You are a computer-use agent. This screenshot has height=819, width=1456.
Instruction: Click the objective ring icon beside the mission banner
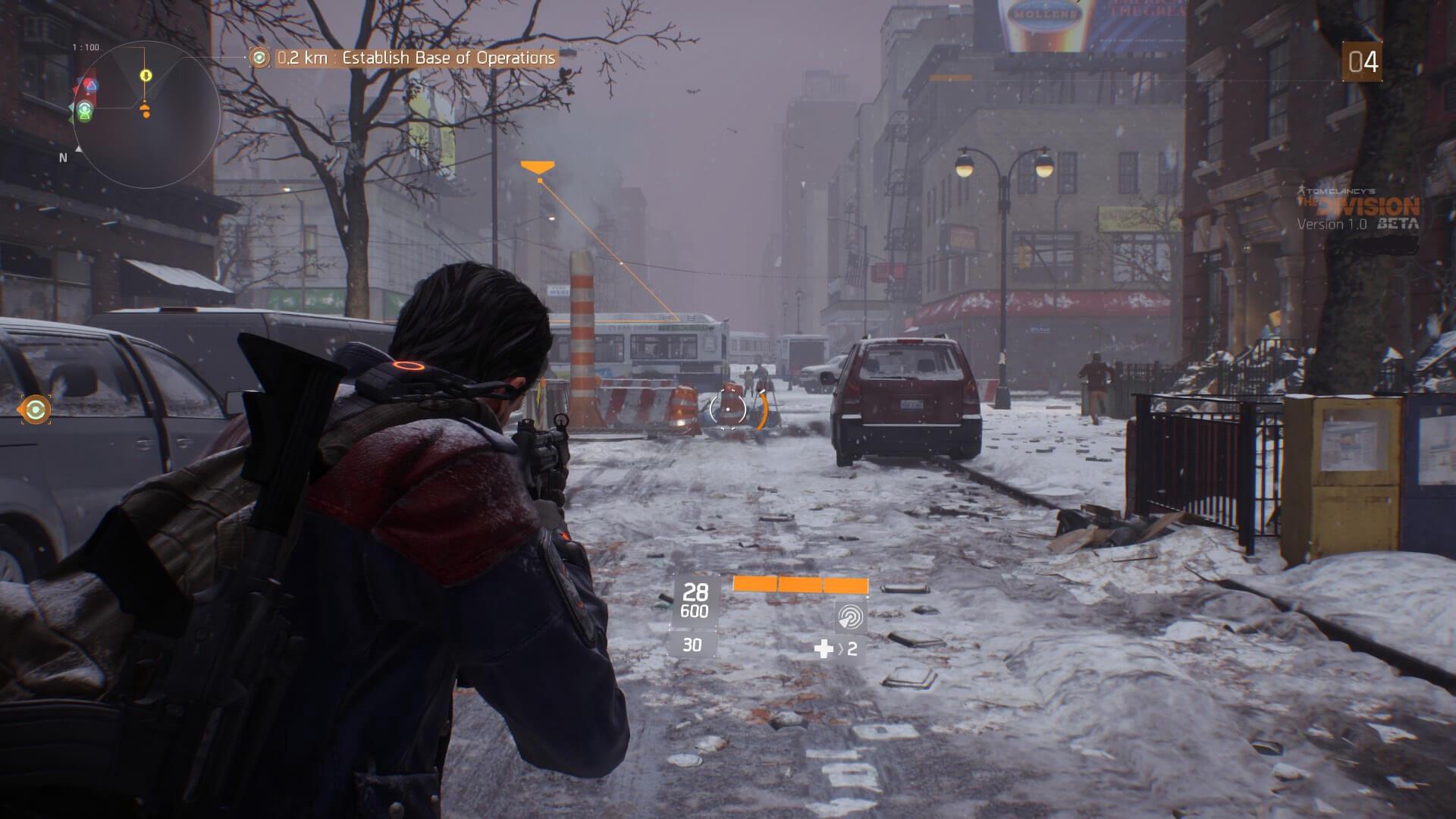[258, 57]
